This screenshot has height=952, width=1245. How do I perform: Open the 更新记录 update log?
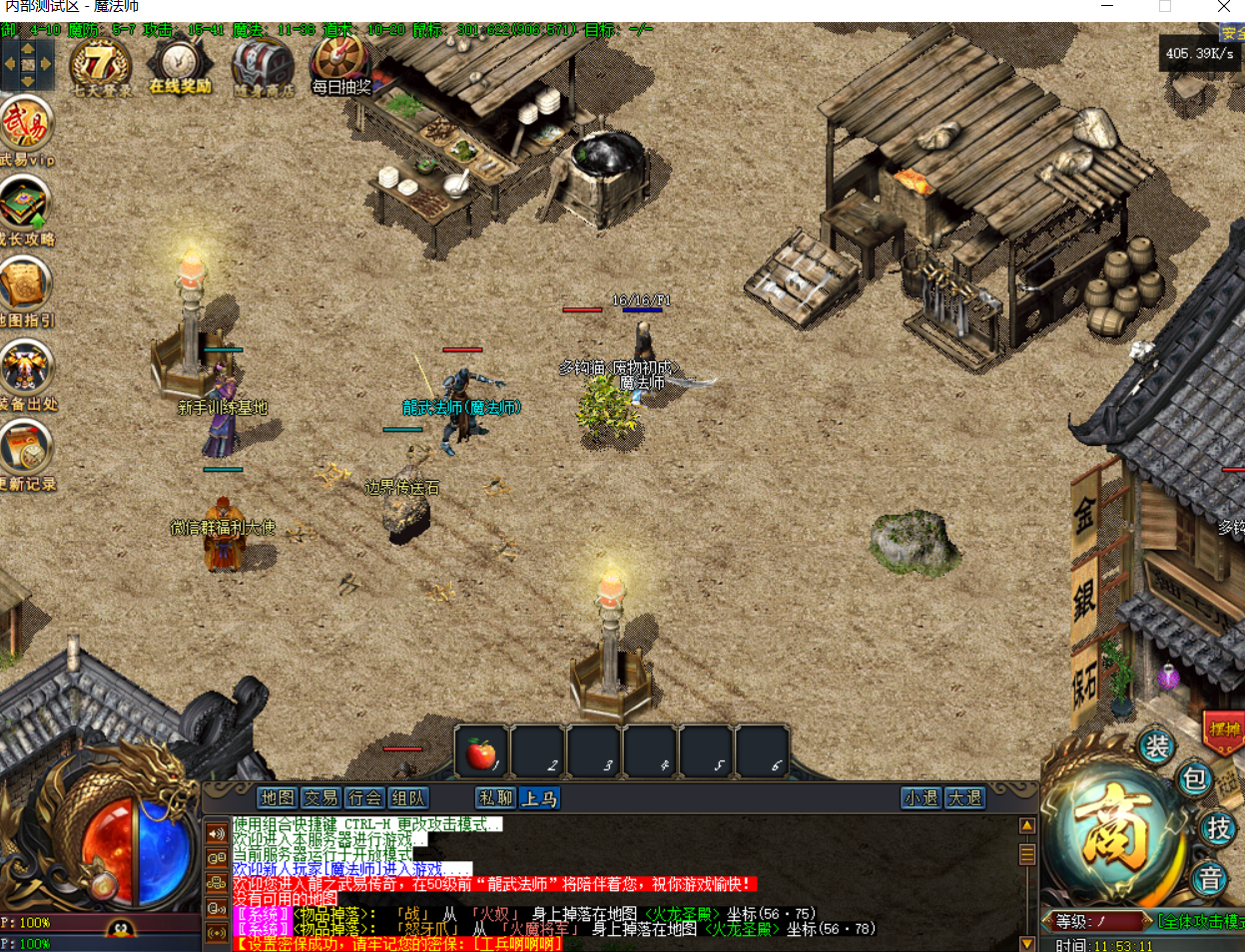pyautogui.click(x=25, y=447)
